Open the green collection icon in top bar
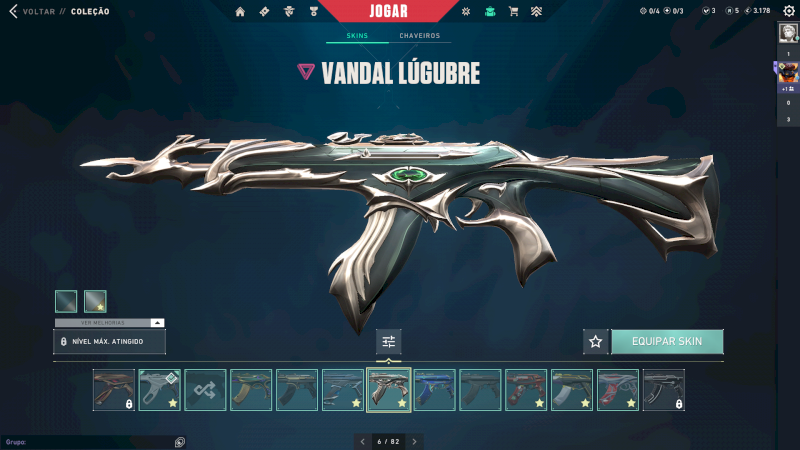This screenshot has height=450, width=800. 490,11
